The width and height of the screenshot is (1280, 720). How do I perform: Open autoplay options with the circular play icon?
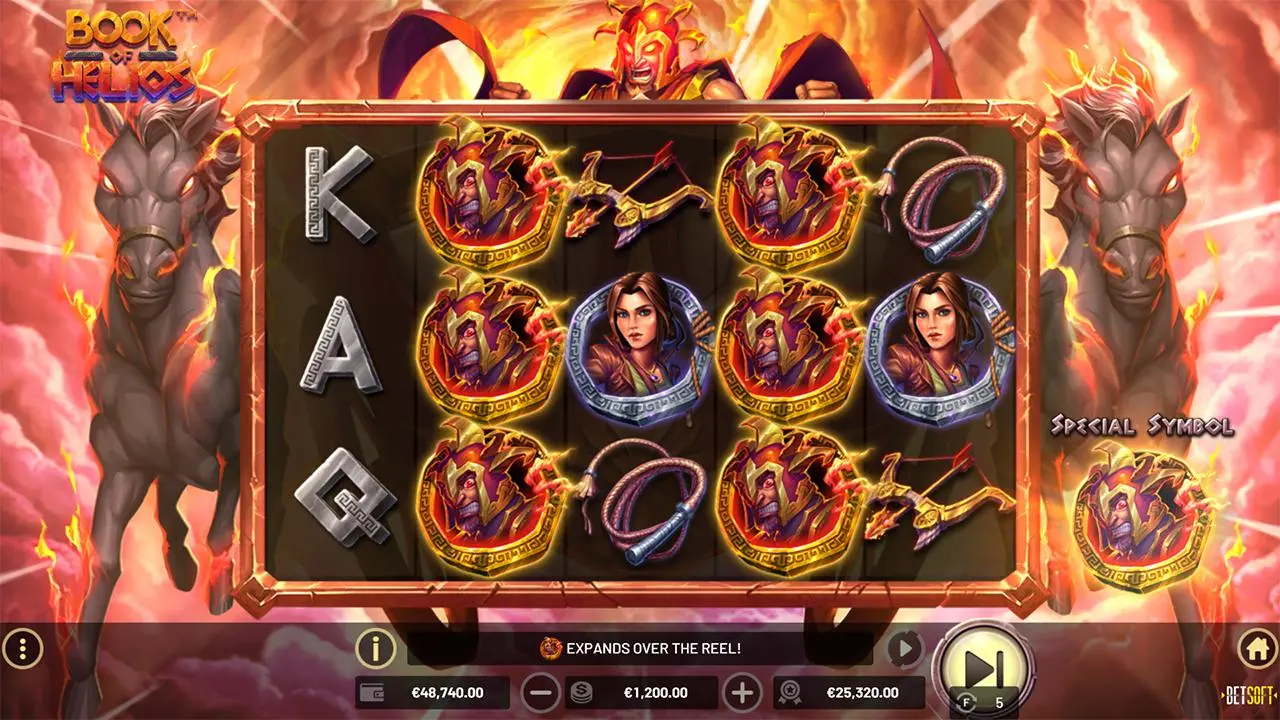(x=903, y=648)
